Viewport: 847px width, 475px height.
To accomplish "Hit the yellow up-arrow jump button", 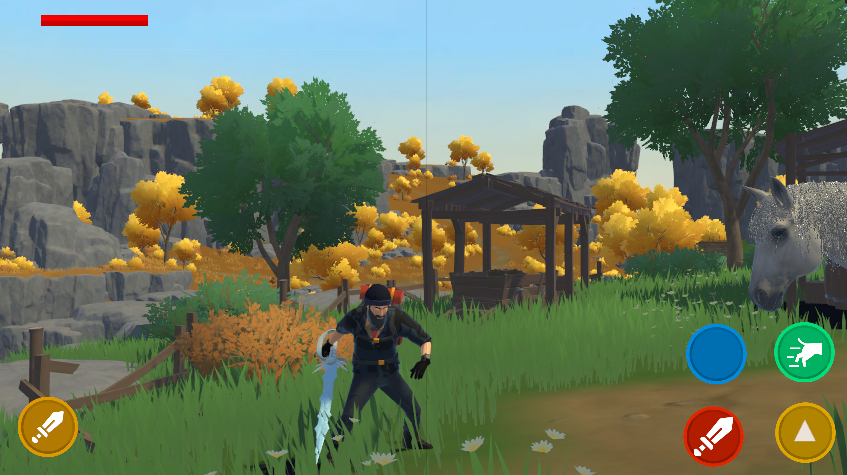I will pyautogui.click(x=805, y=432).
